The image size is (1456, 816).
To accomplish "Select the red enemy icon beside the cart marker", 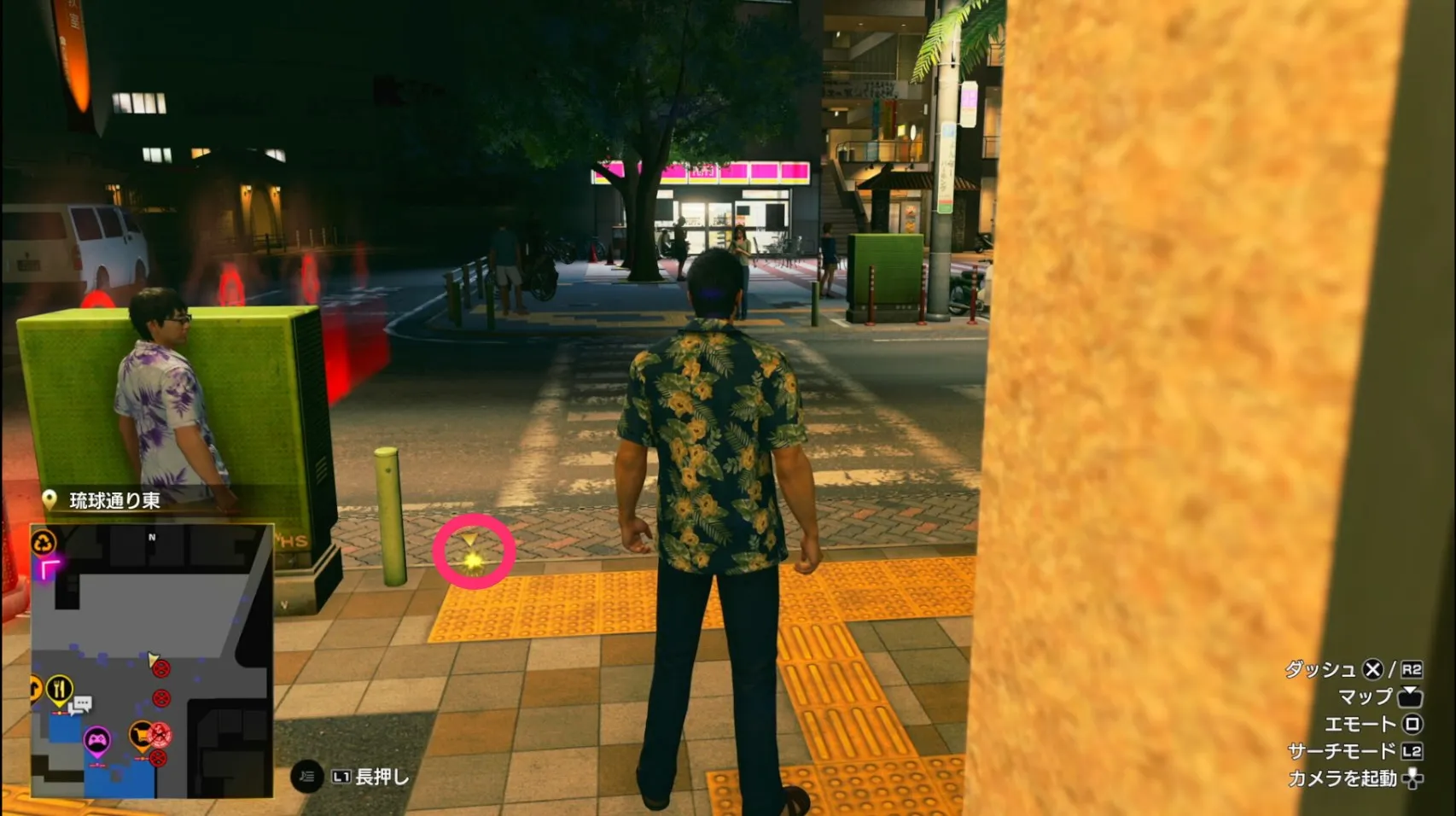I will point(160,734).
